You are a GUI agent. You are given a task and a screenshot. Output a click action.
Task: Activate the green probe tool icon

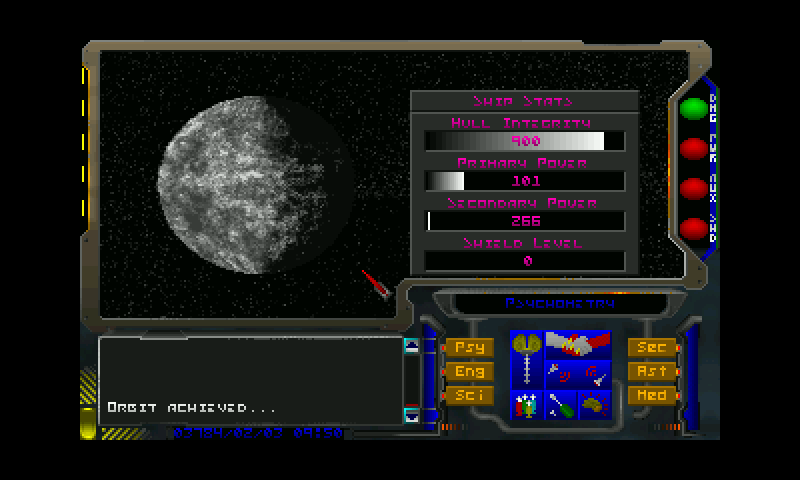561,405
